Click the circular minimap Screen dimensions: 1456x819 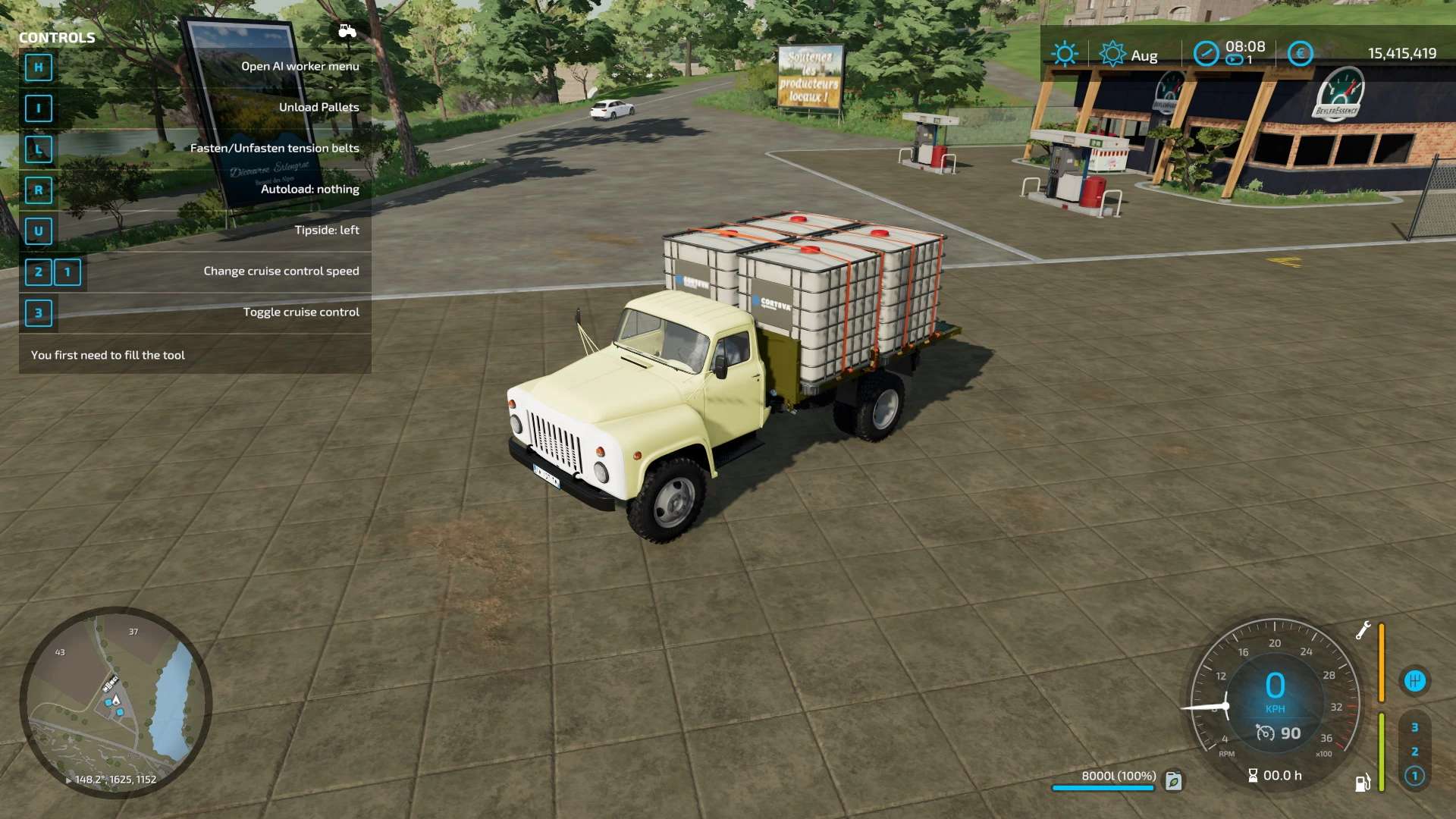point(116,701)
